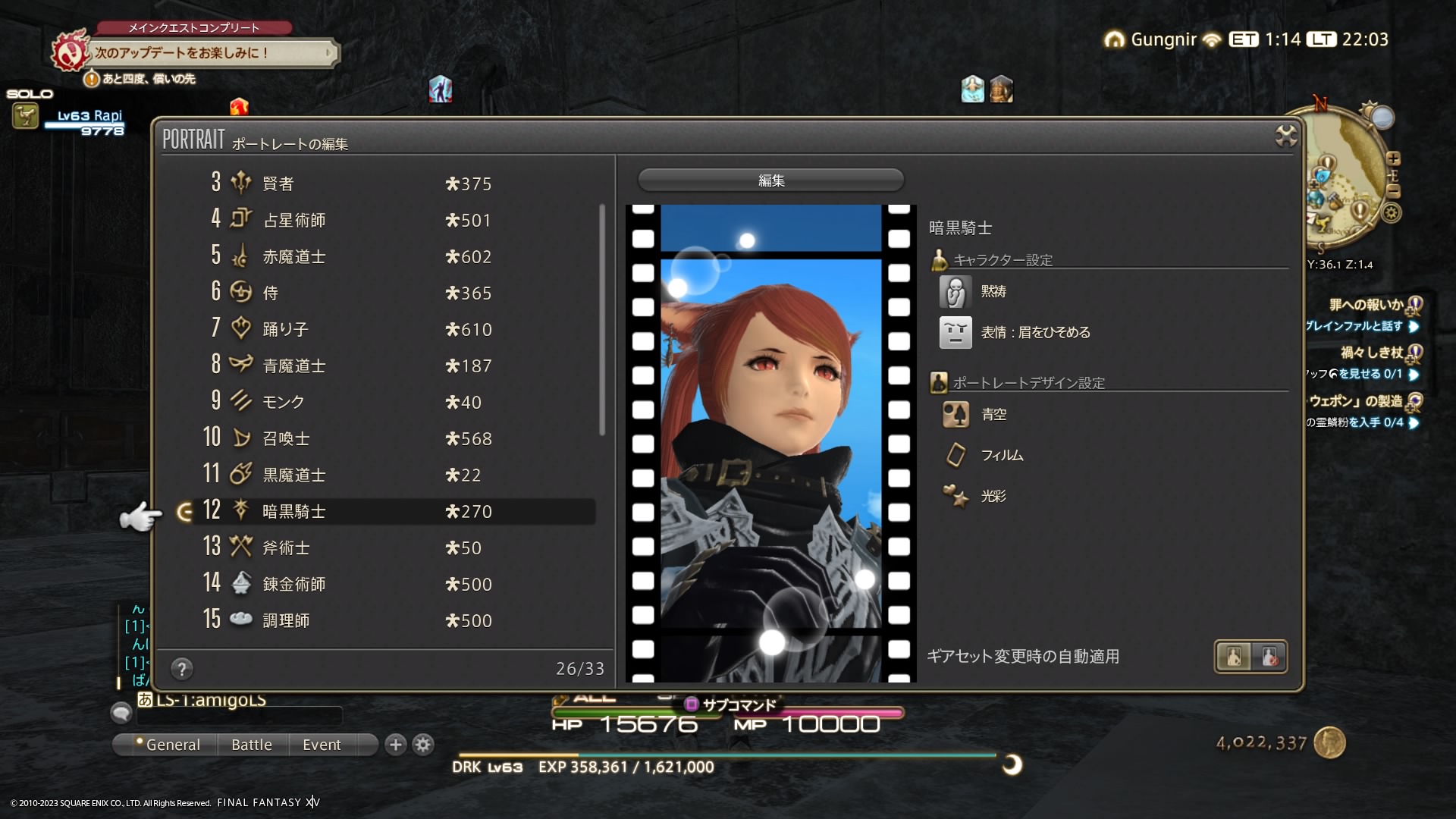Click the 編集 edit button
Screen dimensions: 1456x819
(770, 180)
